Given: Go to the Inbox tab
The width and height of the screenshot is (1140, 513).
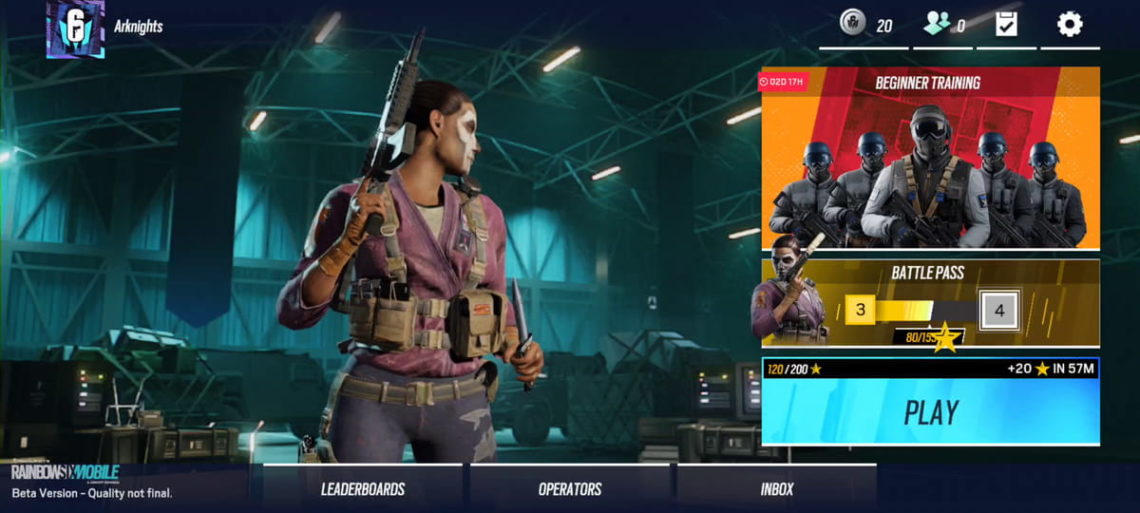Looking at the screenshot, I should (x=776, y=489).
